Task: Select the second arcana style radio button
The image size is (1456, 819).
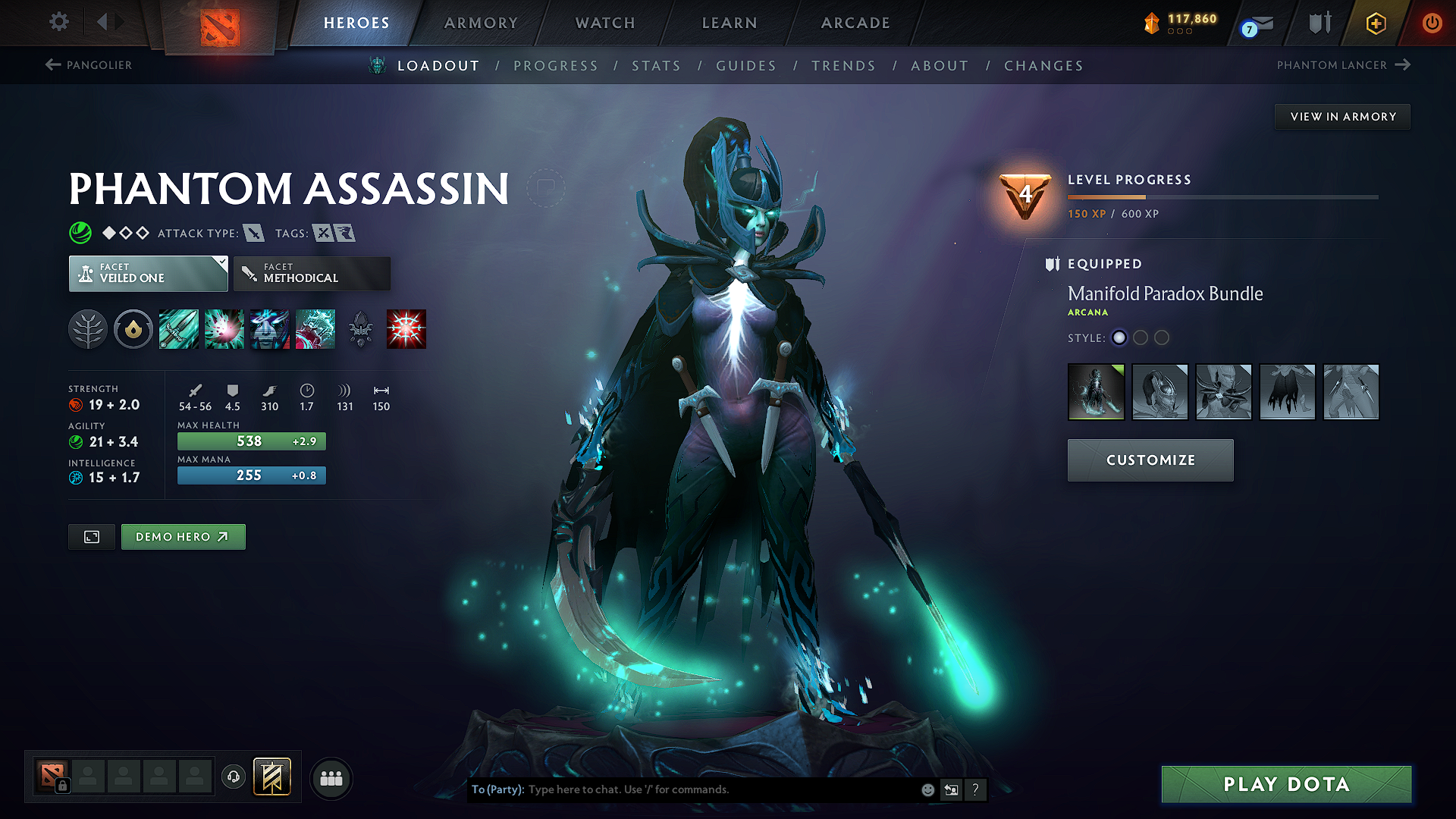Action: tap(1141, 338)
